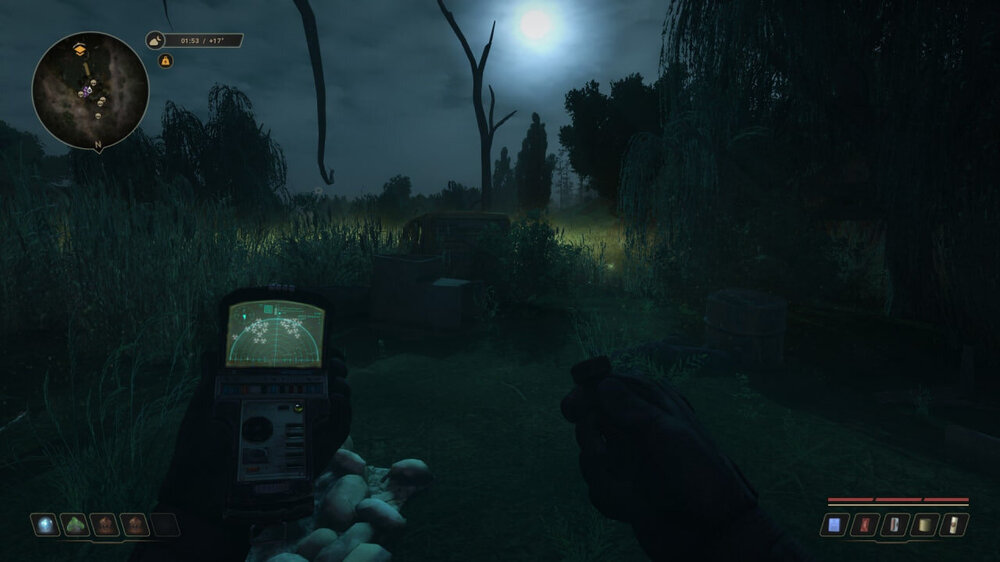Screen dimensions: 1000x562
Task: Use the red item quick slot
Action: [866, 524]
